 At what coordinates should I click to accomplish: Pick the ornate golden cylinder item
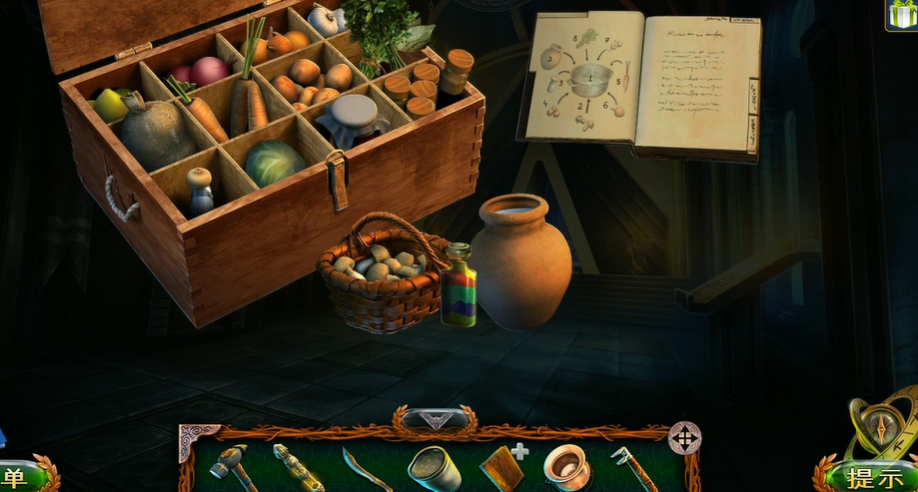(x=298, y=467)
